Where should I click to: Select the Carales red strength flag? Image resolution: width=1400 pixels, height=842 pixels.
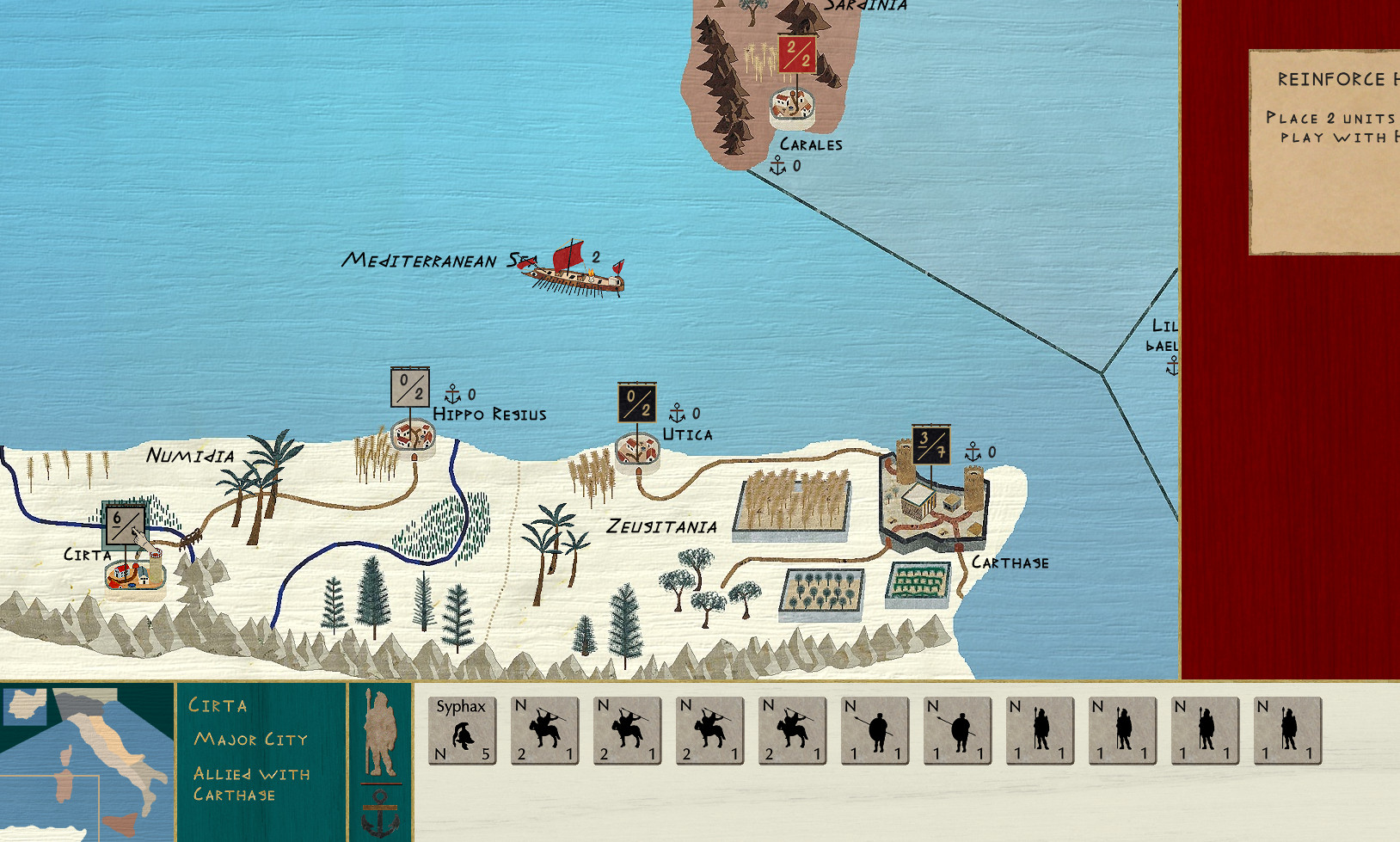797,54
